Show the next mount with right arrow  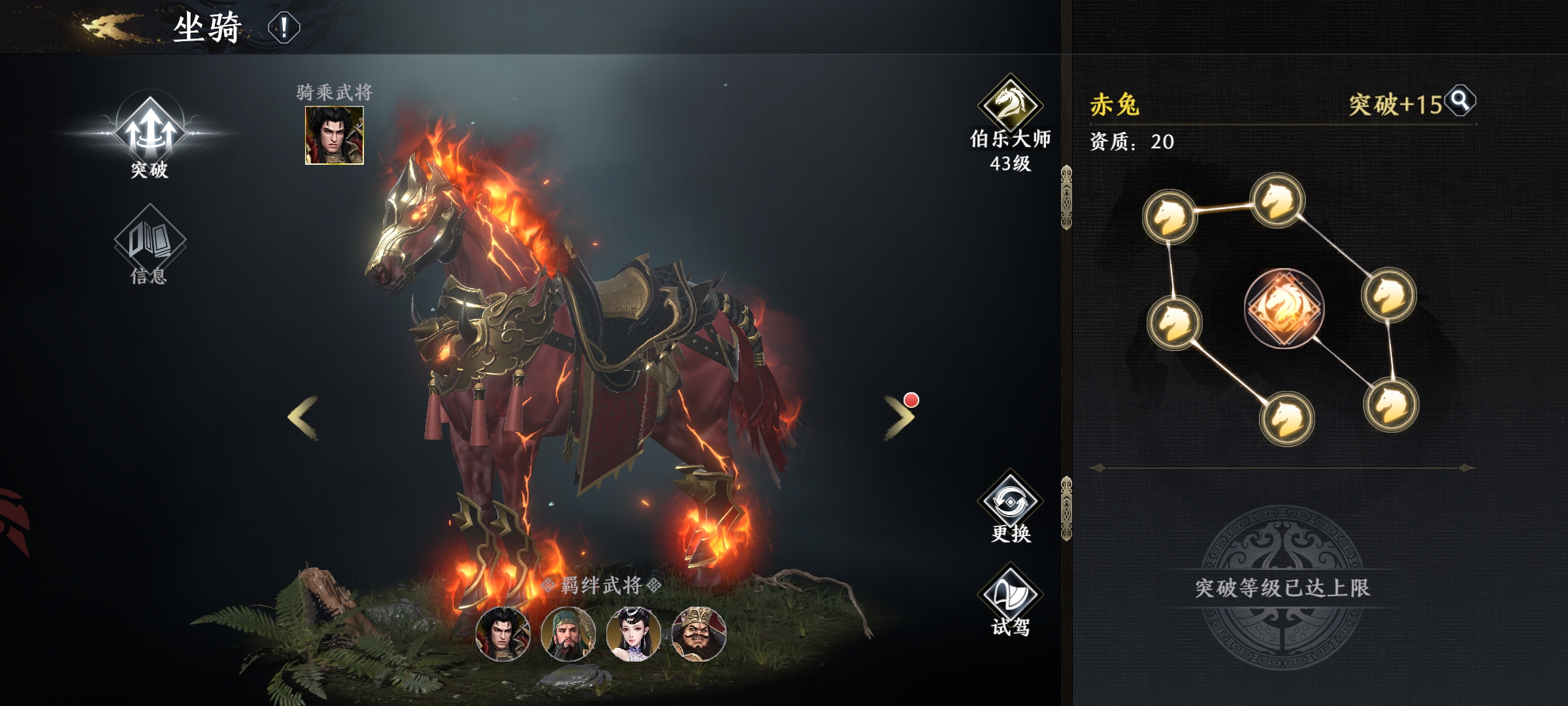899,417
